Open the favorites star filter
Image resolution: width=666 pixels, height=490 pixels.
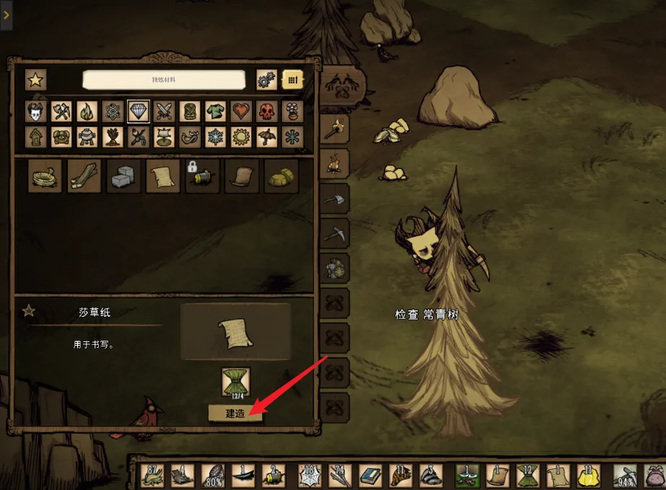(x=35, y=79)
